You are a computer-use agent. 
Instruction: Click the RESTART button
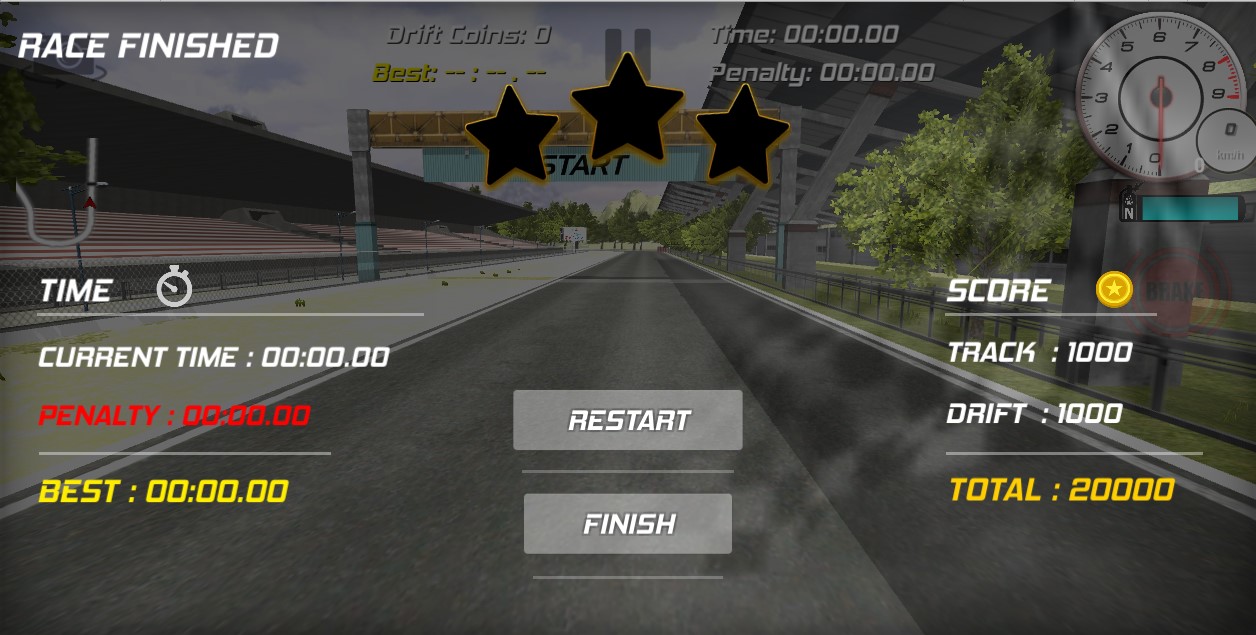click(x=628, y=420)
